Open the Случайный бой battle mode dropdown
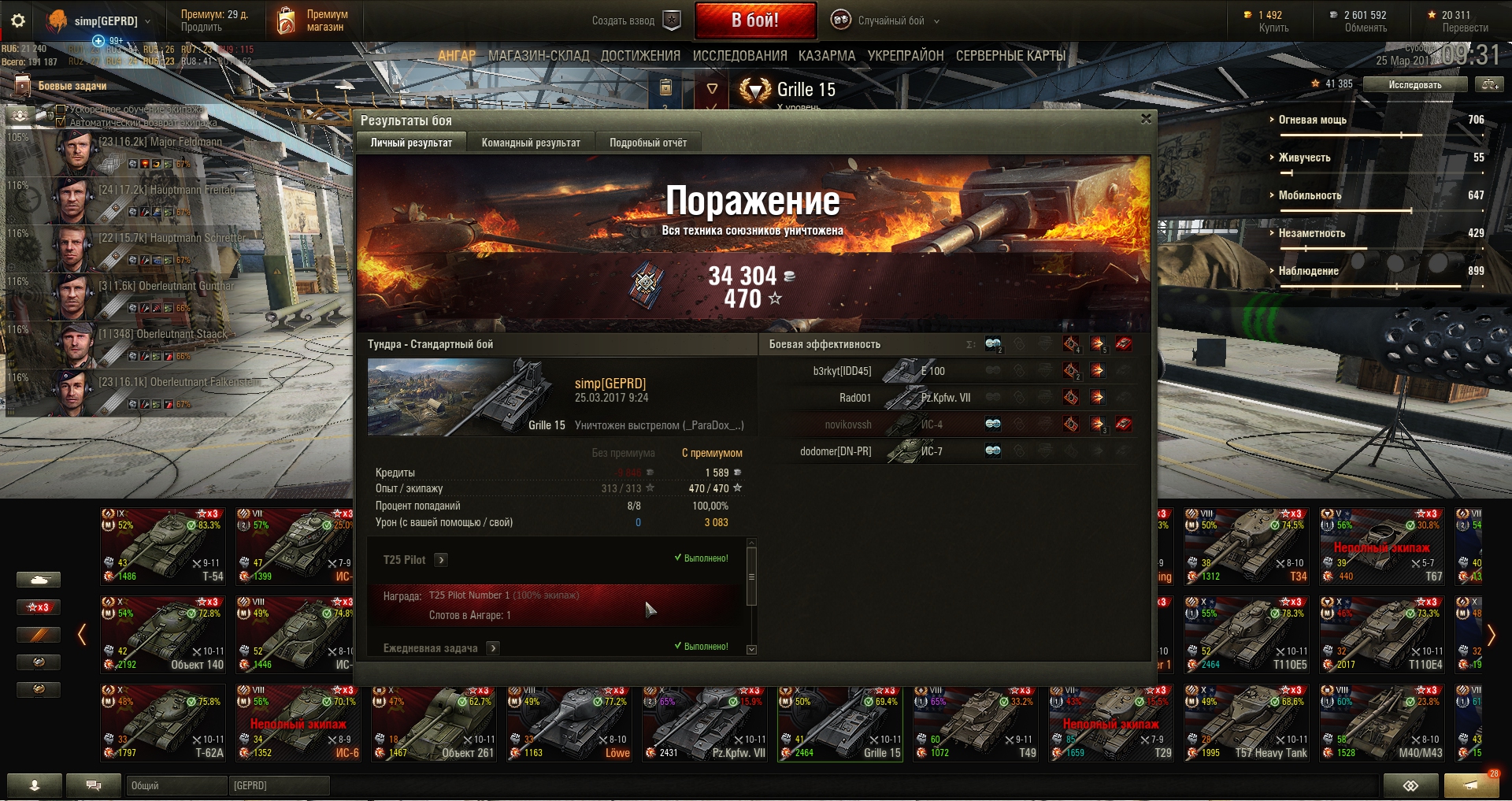This screenshot has width=1512, height=801. pyautogui.click(x=890, y=20)
